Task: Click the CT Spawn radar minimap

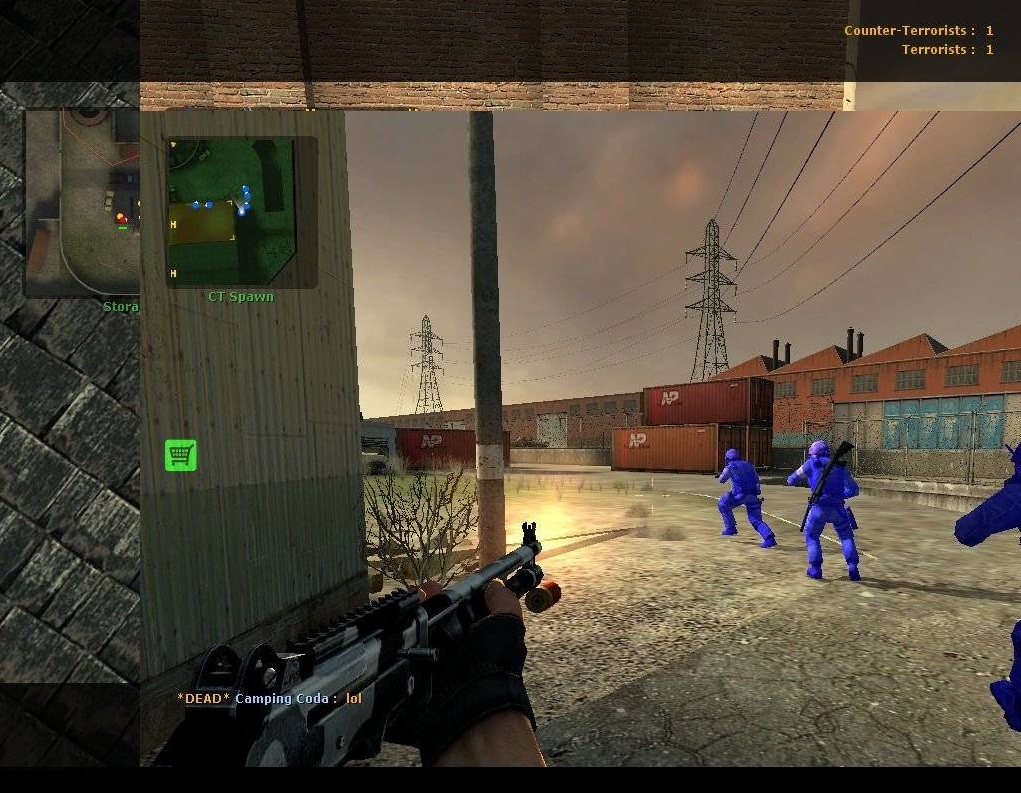Action: [x=240, y=212]
